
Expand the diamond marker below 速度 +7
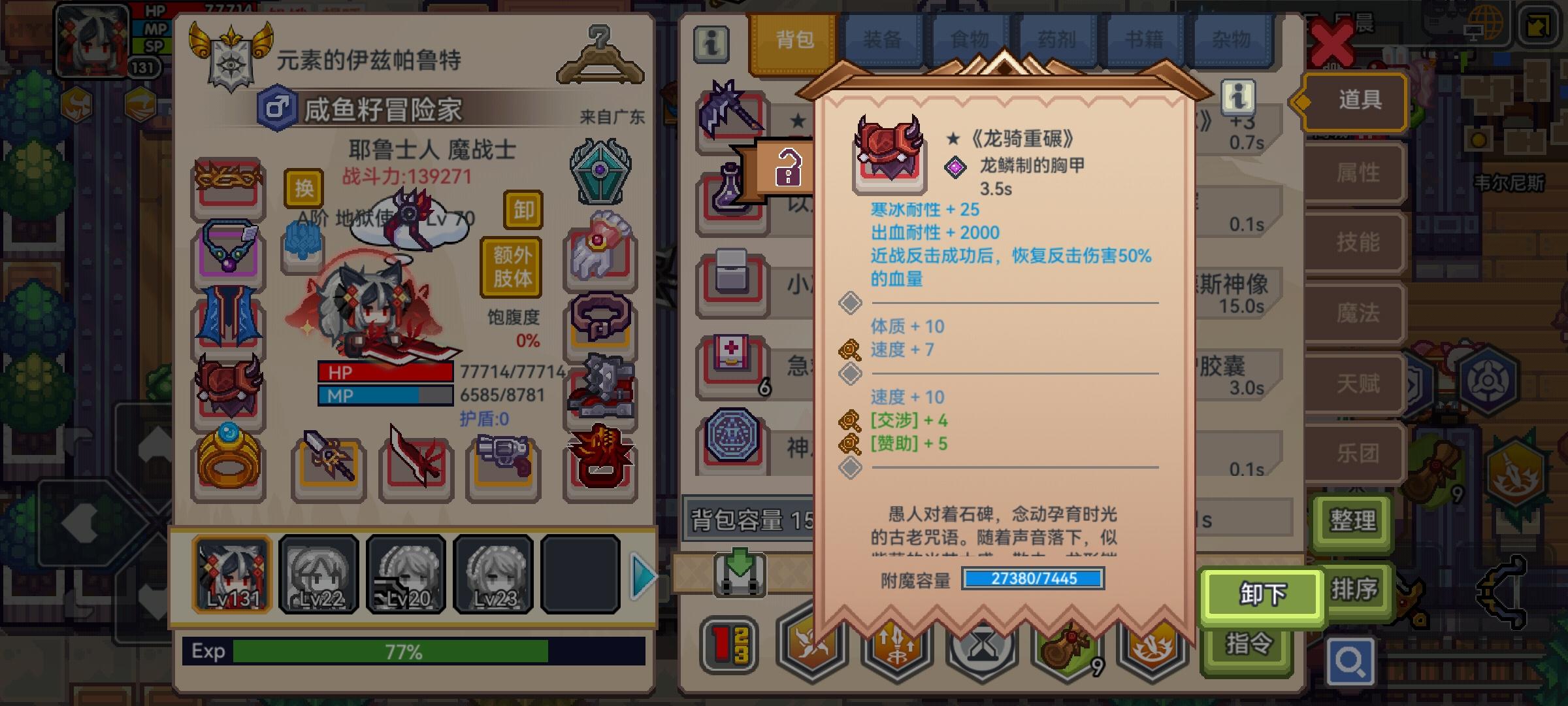853,374
